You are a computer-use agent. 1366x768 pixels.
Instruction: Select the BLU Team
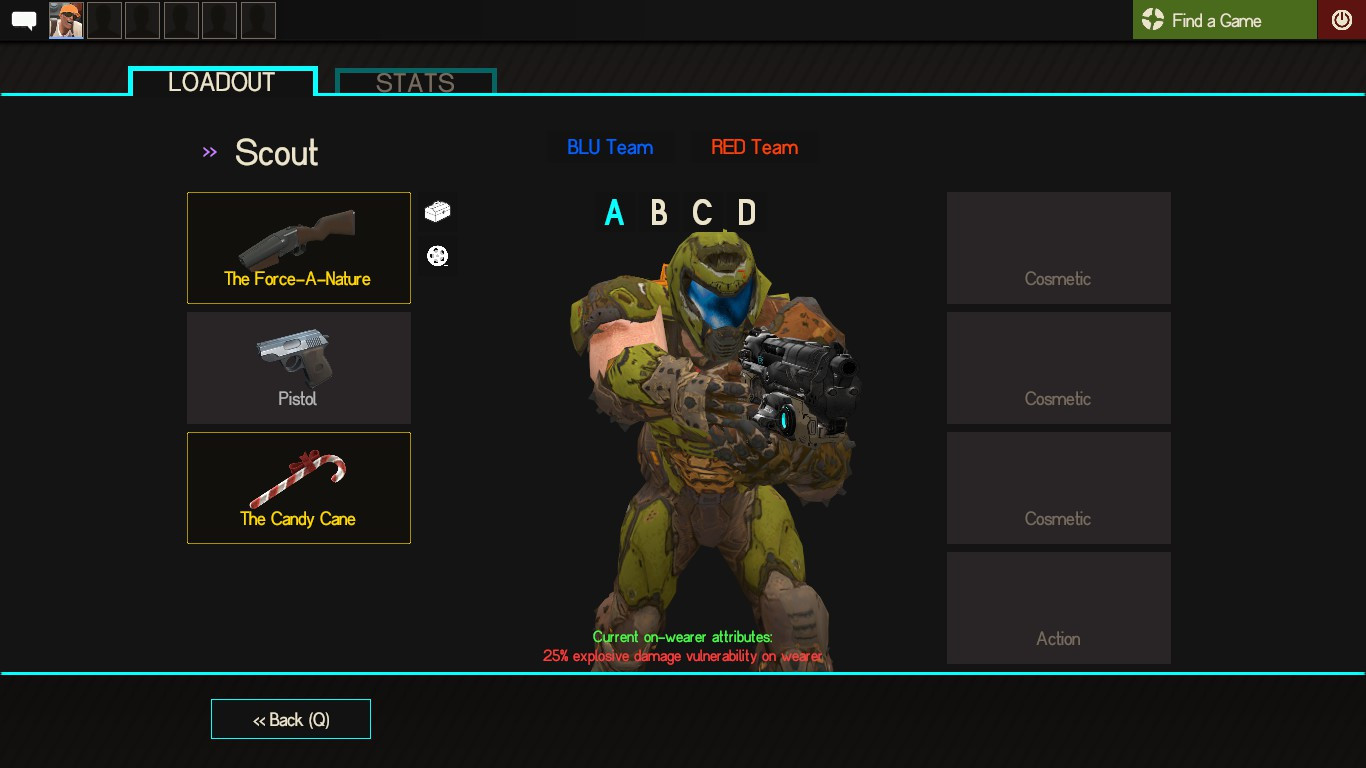click(x=610, y=146)
